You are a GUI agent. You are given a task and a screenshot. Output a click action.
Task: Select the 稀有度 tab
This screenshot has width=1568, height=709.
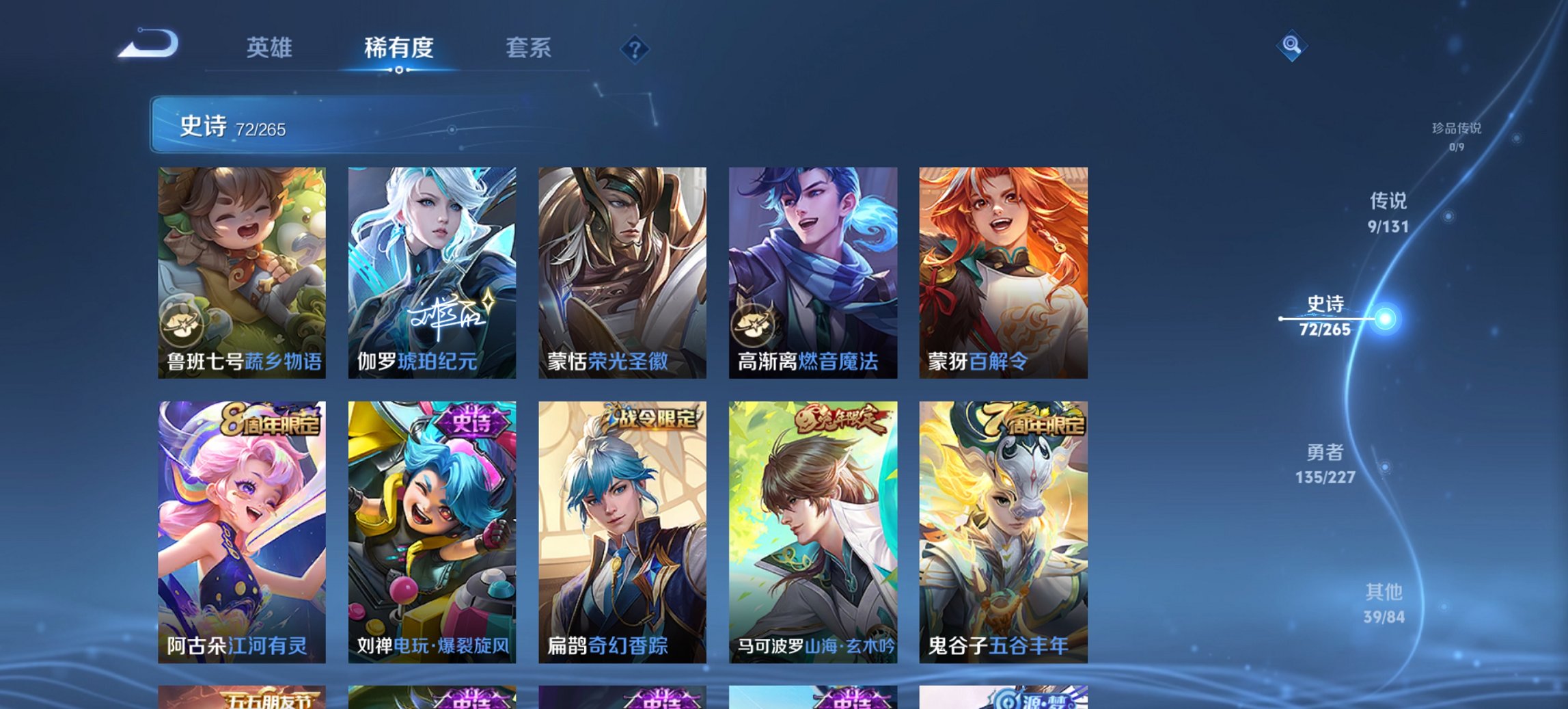[x=398, y=47]
